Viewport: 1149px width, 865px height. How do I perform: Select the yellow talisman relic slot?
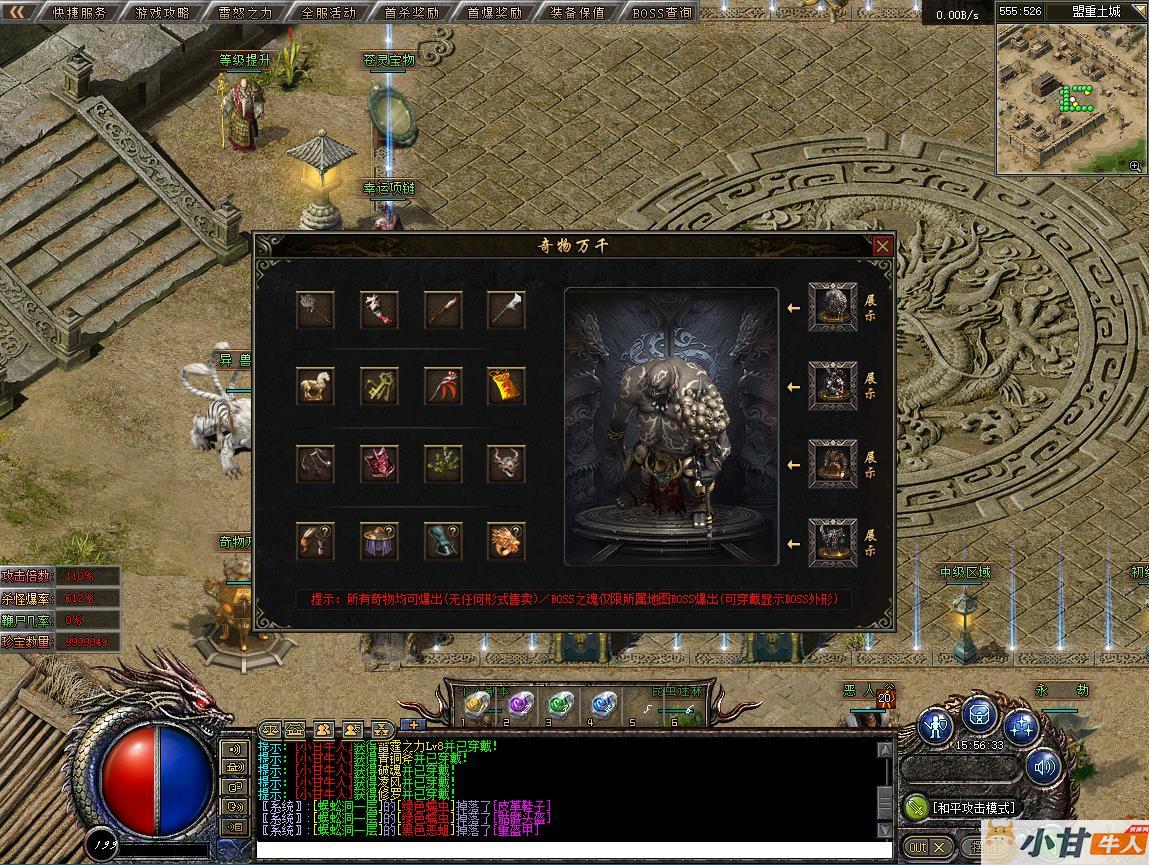[506, 386]
